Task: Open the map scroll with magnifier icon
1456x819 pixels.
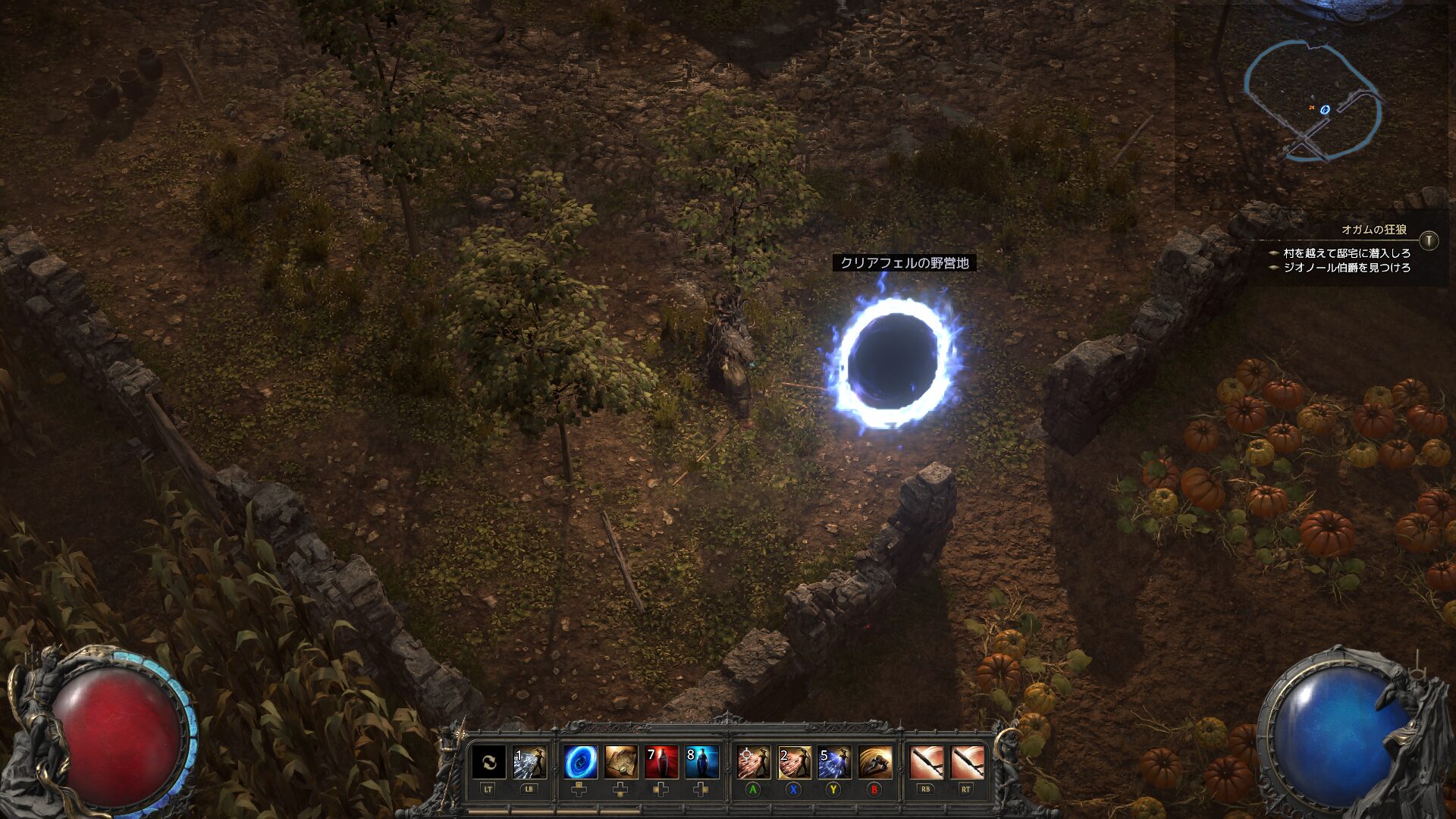Action: pyautogui.click(x=621, y=763)
